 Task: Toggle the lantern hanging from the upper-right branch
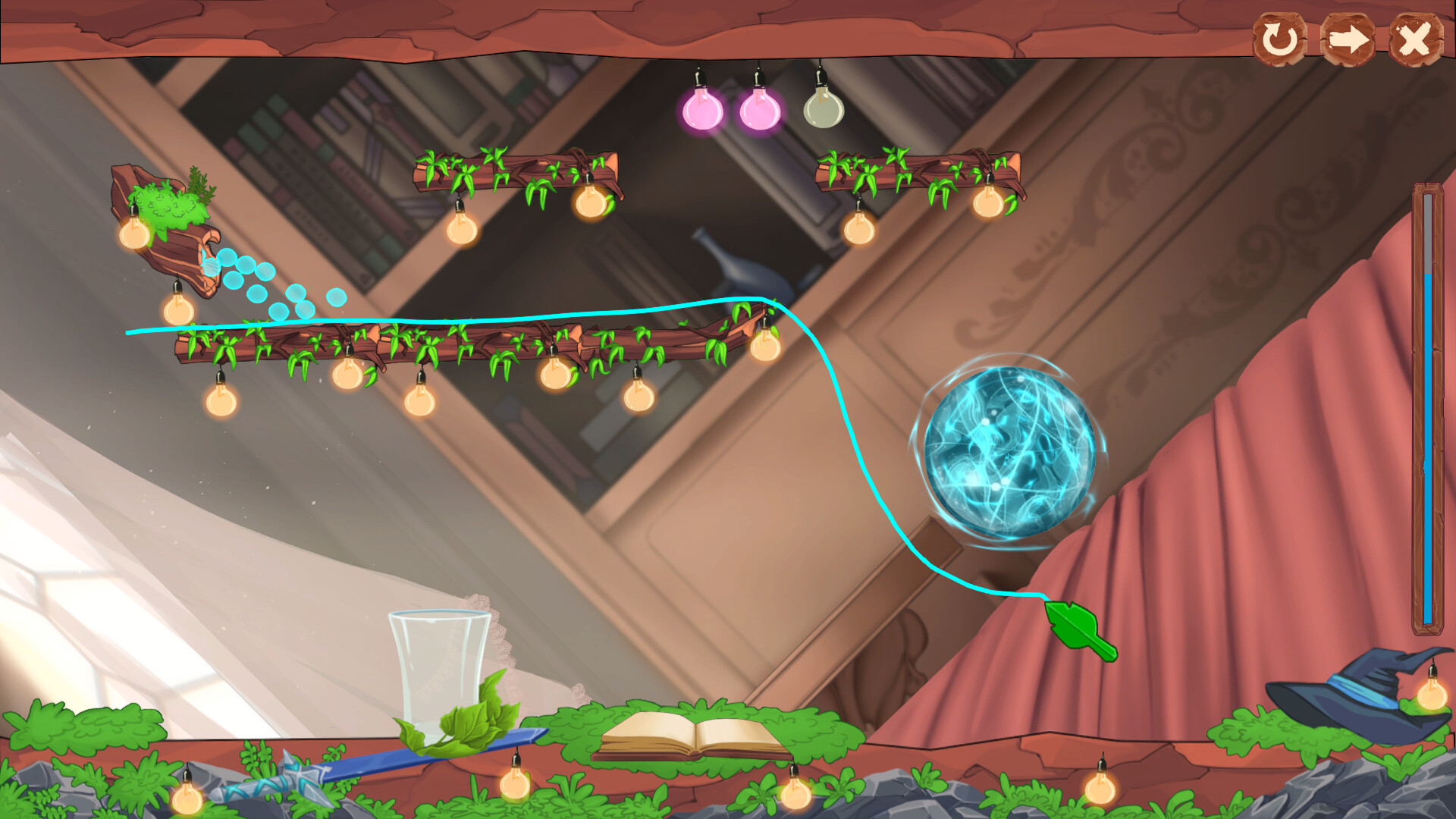tap(986, 205)
